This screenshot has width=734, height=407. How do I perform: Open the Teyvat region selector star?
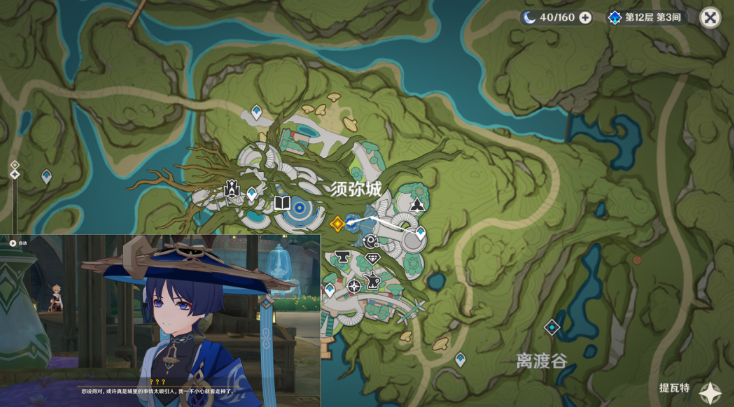click(711, 393)
